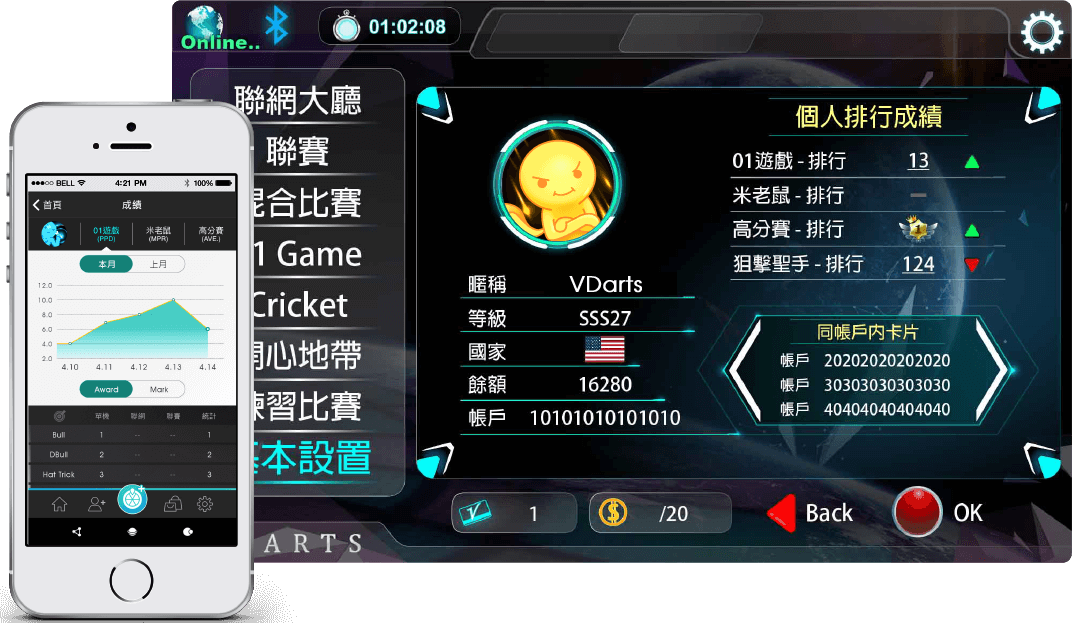
Task: Open the 練習比賽 practice match entry
Action: pyautogui.click(x=305, y=407)
